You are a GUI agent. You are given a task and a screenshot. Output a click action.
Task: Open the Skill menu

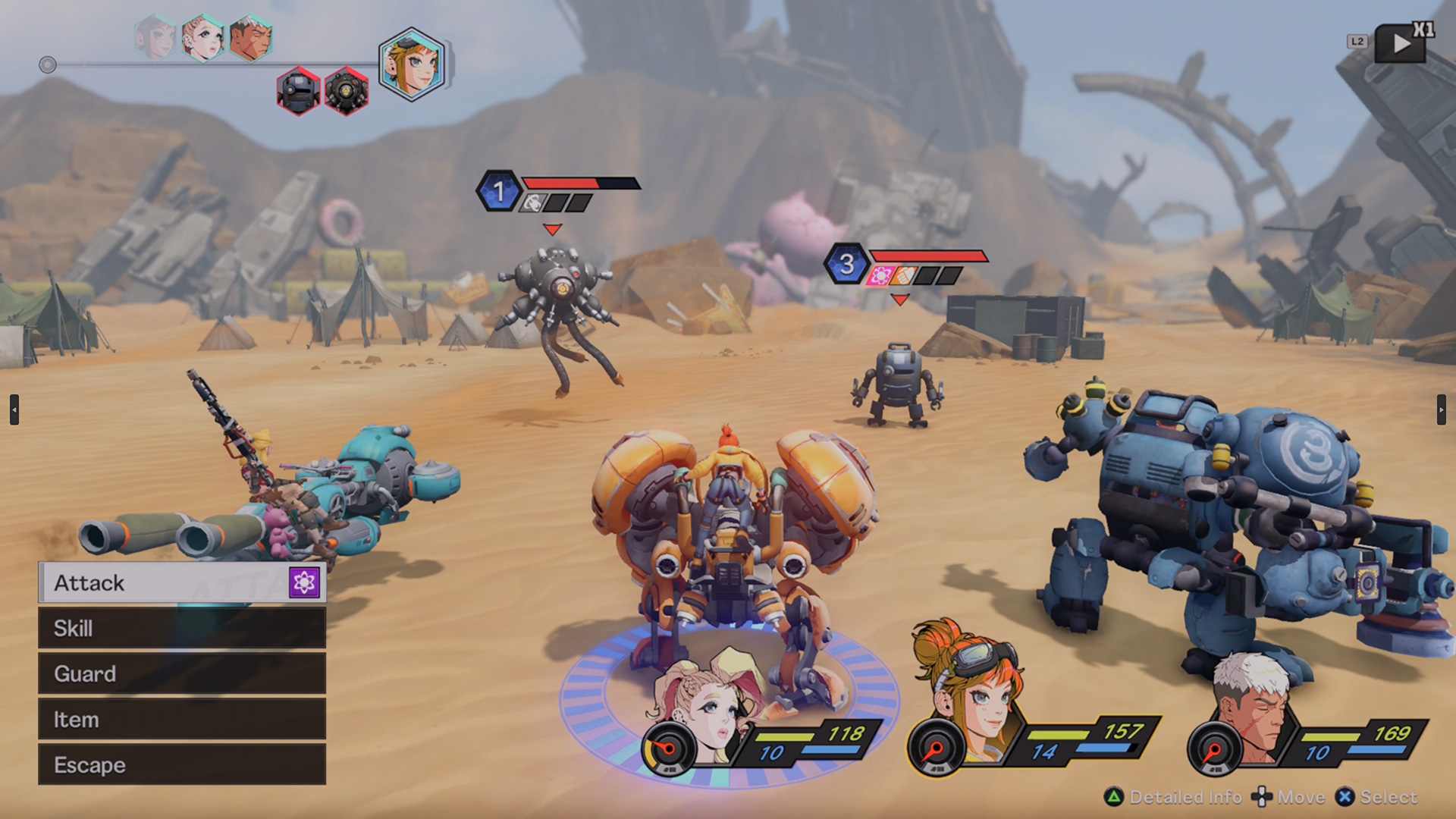pos(182,628)
